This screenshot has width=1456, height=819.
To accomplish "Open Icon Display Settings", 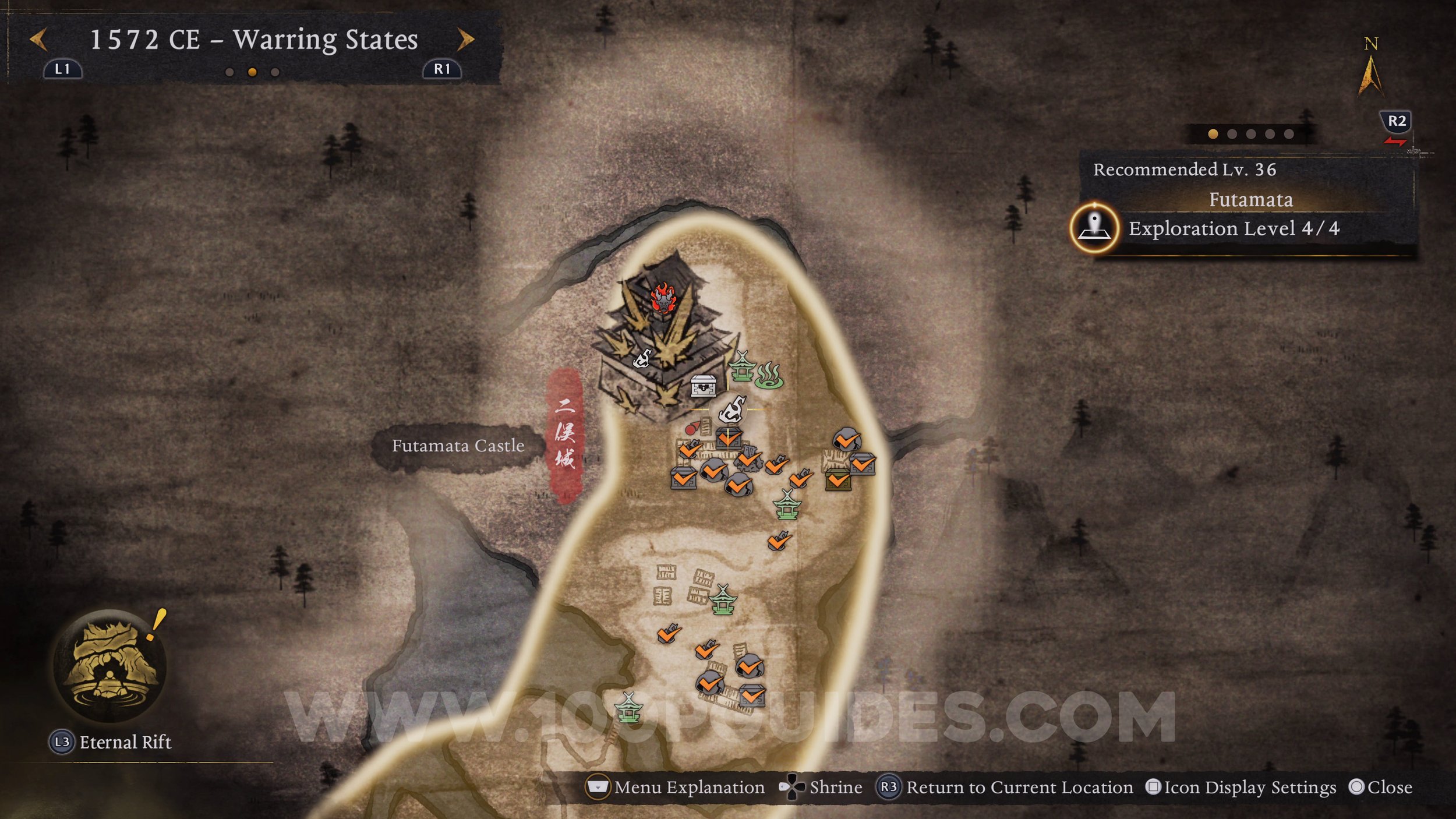I will point(1241,788).
